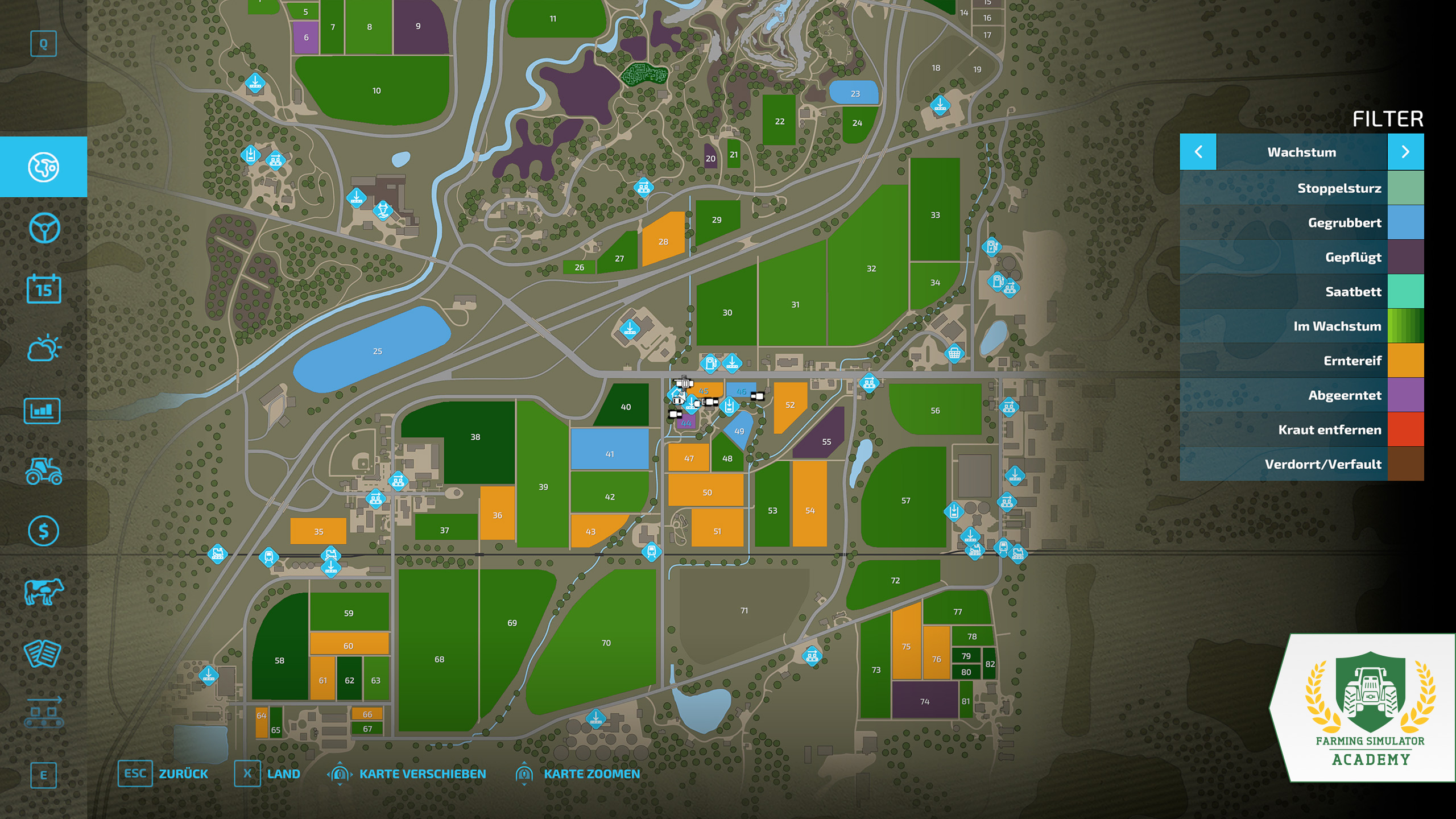Viewport: 1456px width, 819px height.
Task: Toggle the Im Wachstum filter entry
Action: coord(1301,326)
